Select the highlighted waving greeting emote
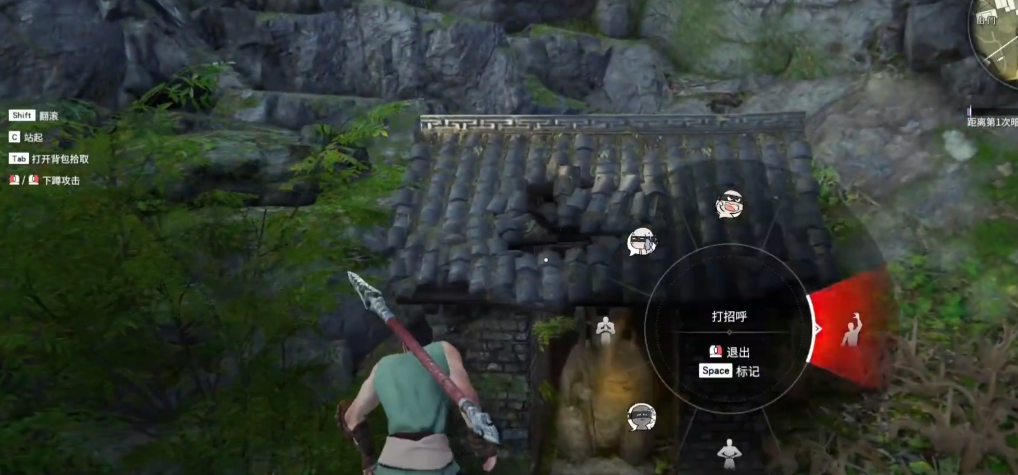This screenshot has width=1018, height=475. tap(851, 329)
